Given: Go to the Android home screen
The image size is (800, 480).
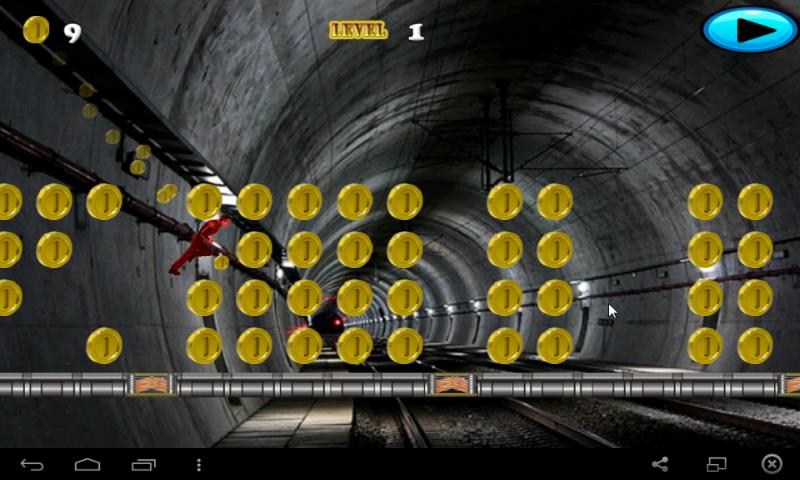Looking at the screenshot, I should click(x=88, y=464).
